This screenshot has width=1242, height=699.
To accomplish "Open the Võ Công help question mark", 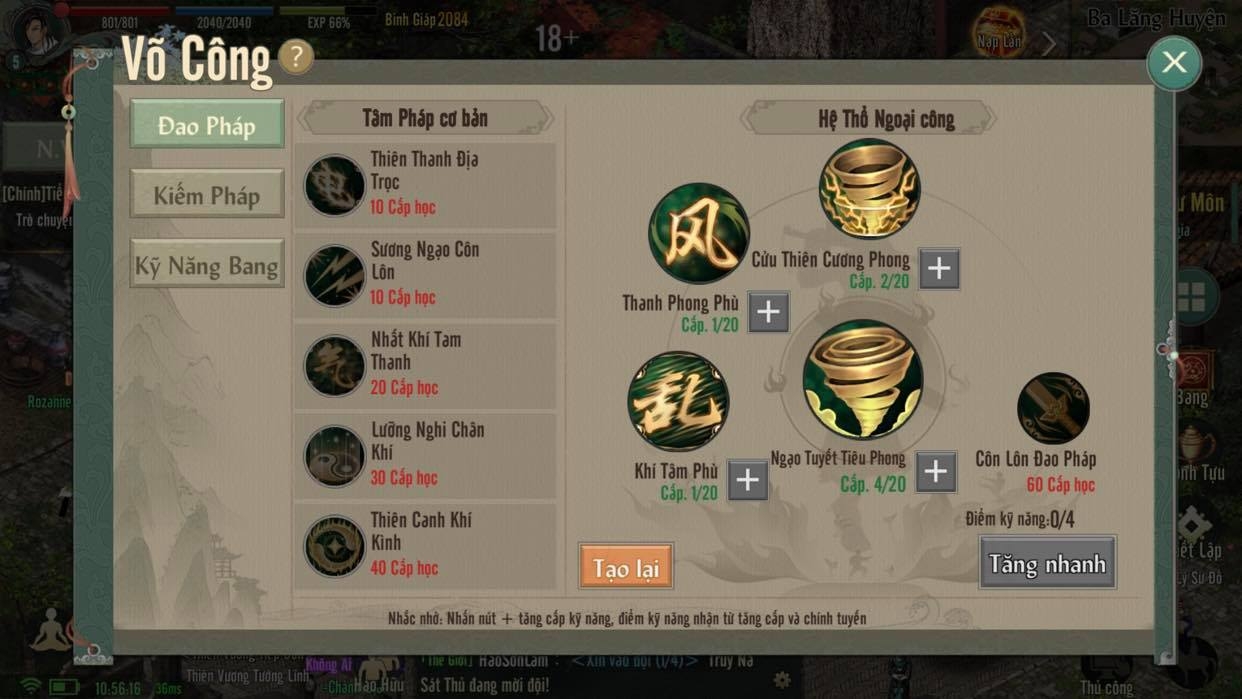I will pos(296,57).
